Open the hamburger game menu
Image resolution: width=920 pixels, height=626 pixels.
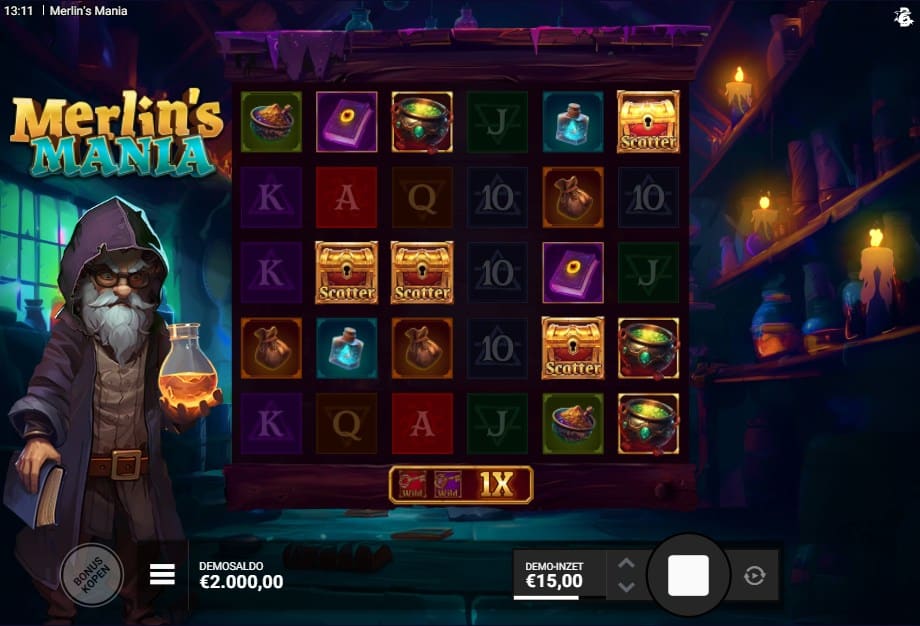pyautogui.click(x=162, y=574)
